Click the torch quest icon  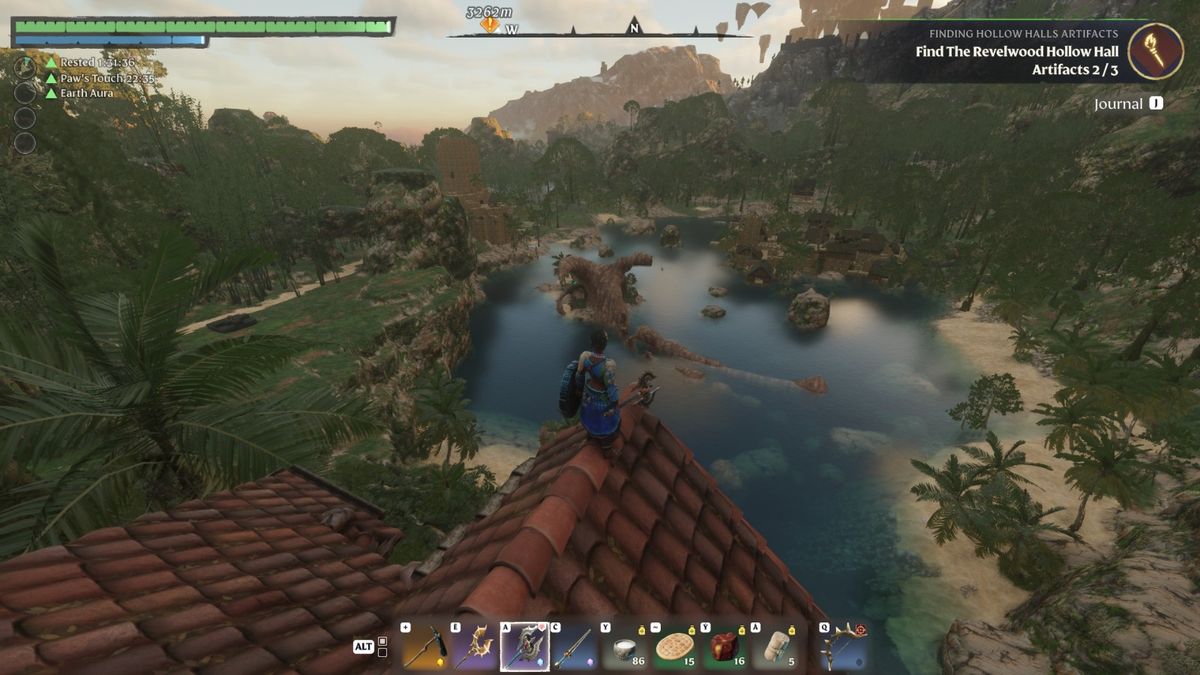pyautogui.click(x=1155, y=51)
